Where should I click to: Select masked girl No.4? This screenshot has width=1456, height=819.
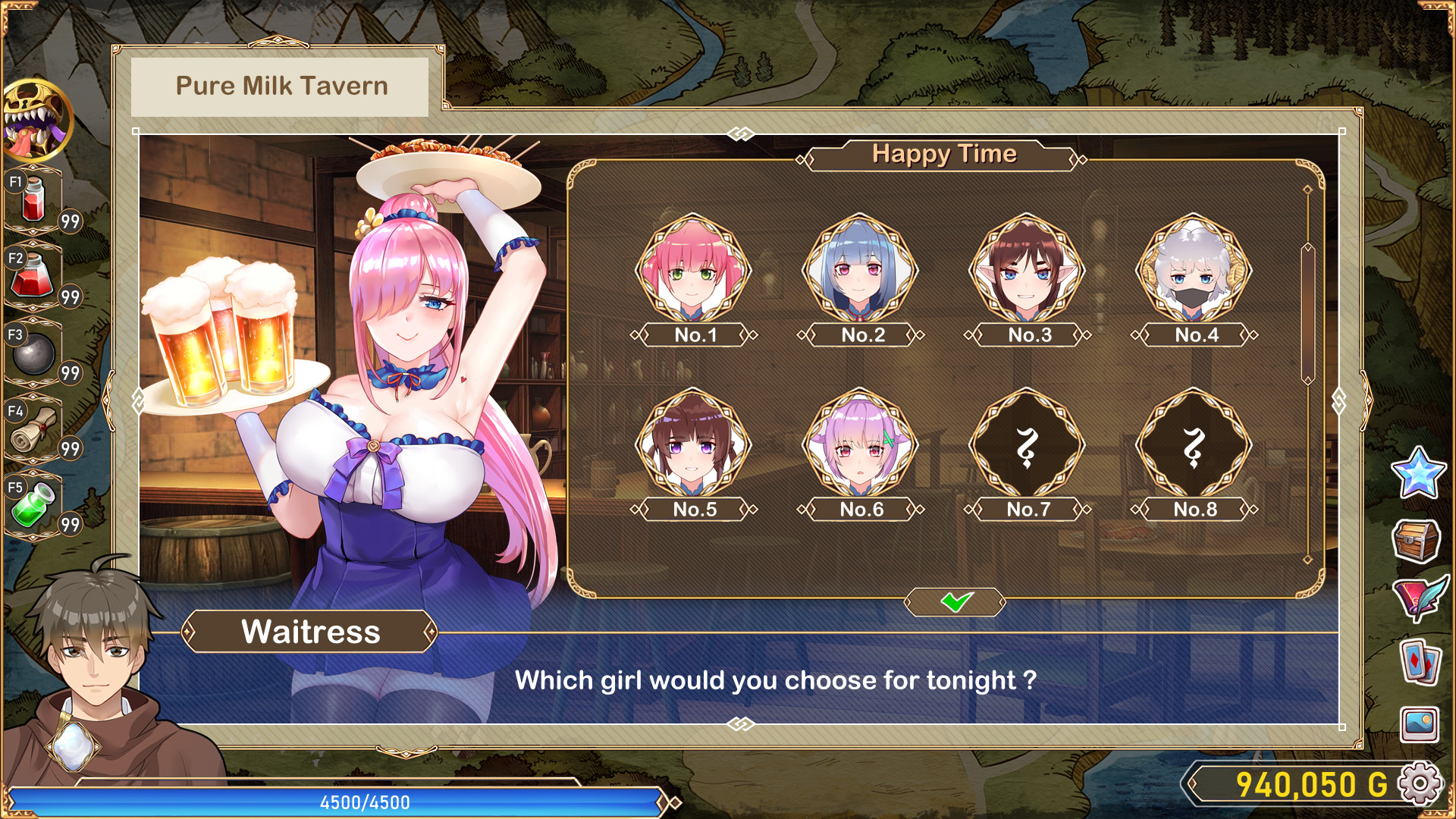point(1194,271)
